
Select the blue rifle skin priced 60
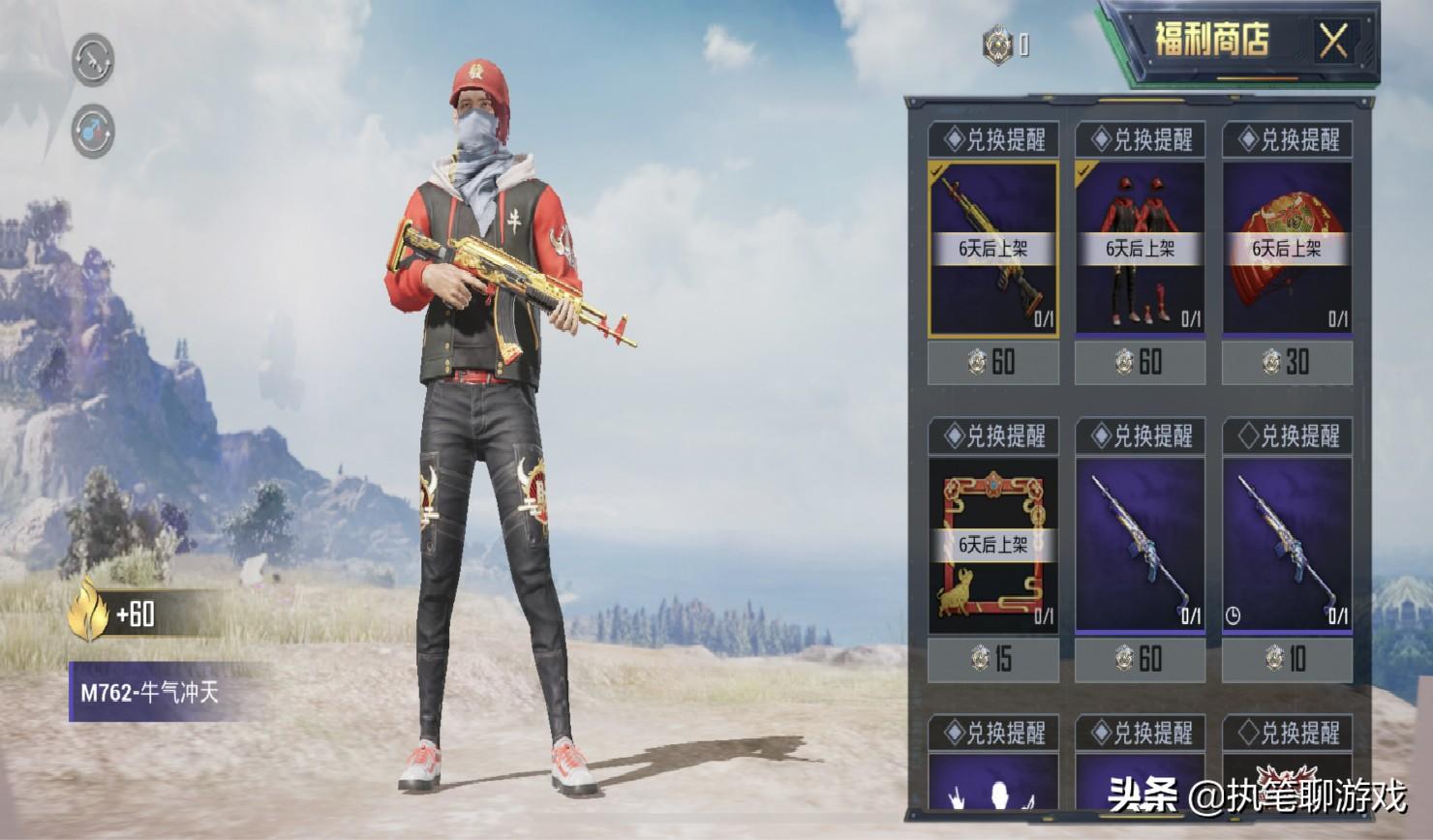point(1140,545)
